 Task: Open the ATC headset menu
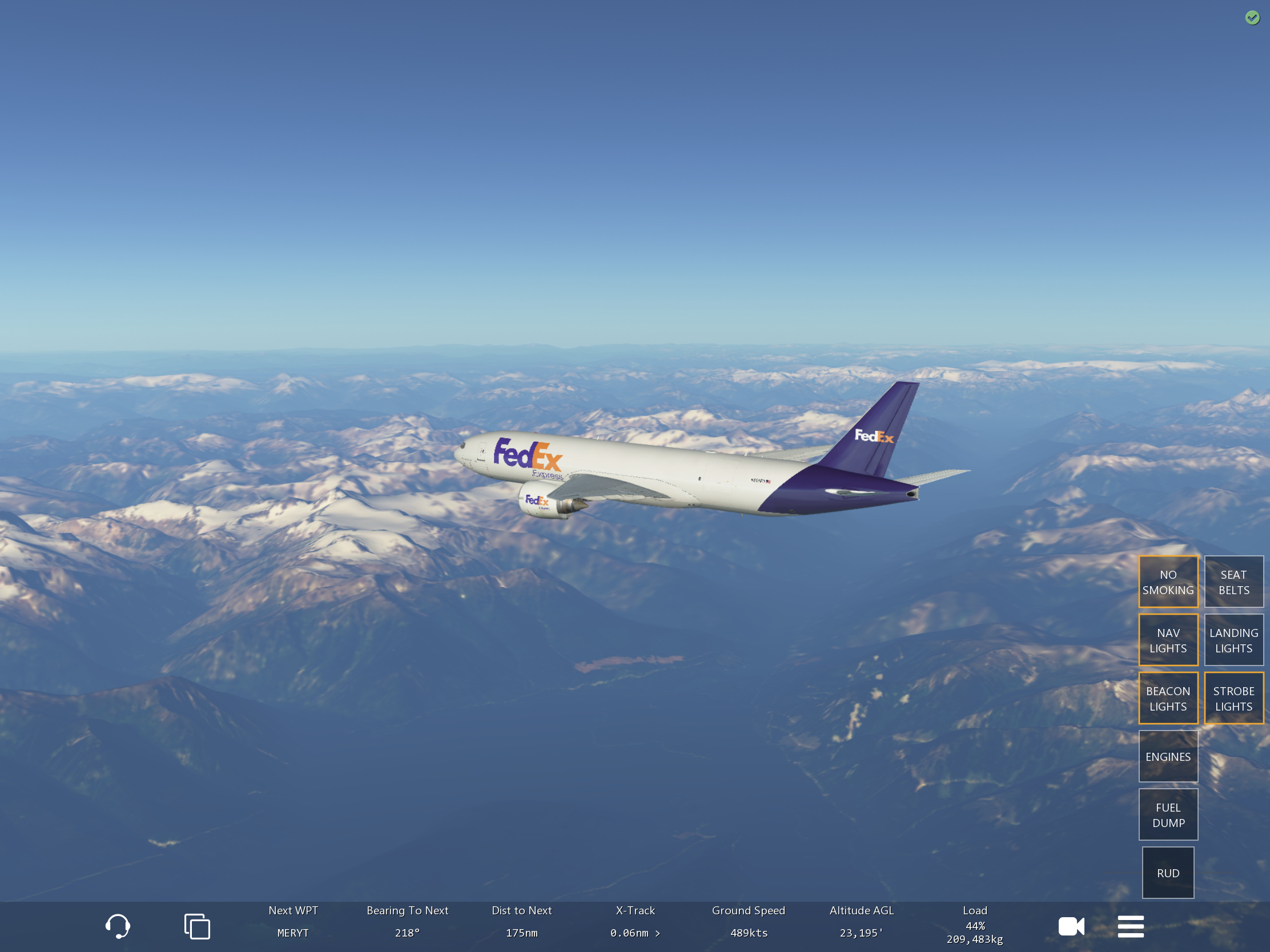(x=118, y=926)
